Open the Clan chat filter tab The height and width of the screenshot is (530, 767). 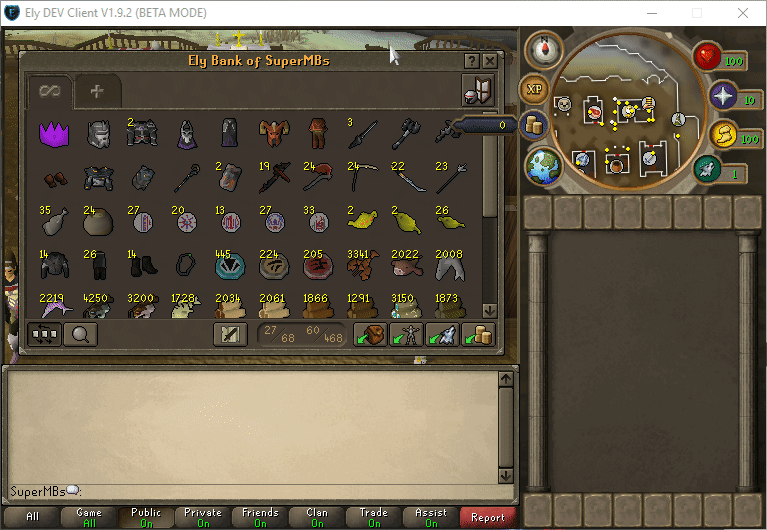point(317,517)
